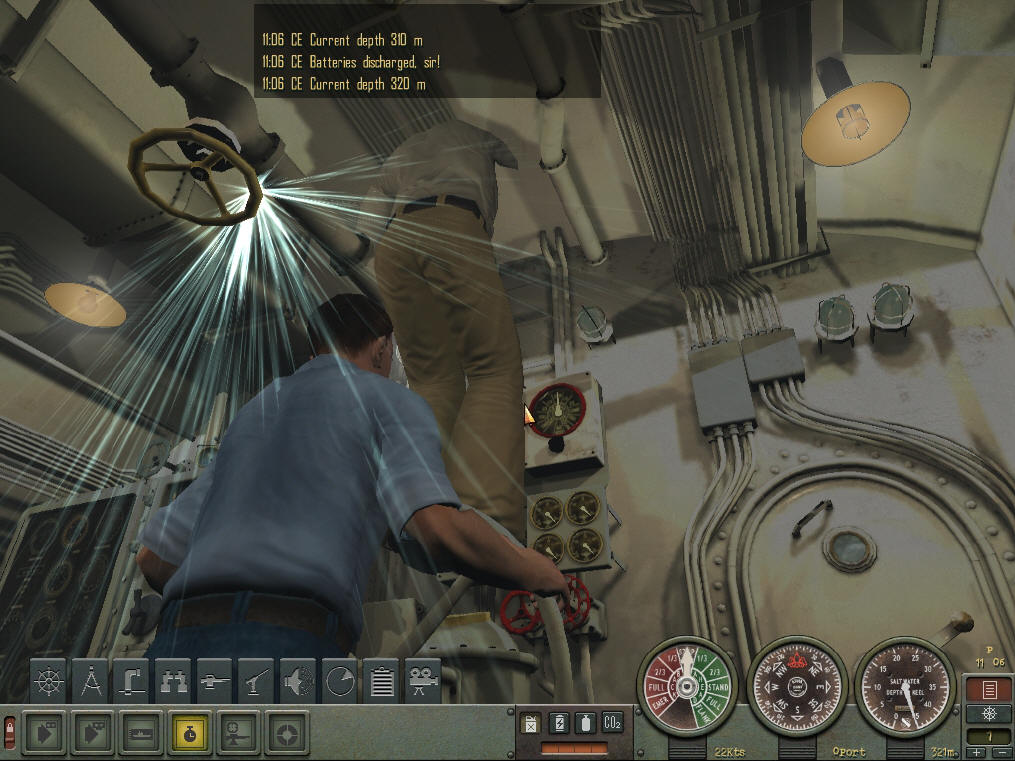Open the sonar station
Viewport: 1015px width, 761px height.
[299, 681]
